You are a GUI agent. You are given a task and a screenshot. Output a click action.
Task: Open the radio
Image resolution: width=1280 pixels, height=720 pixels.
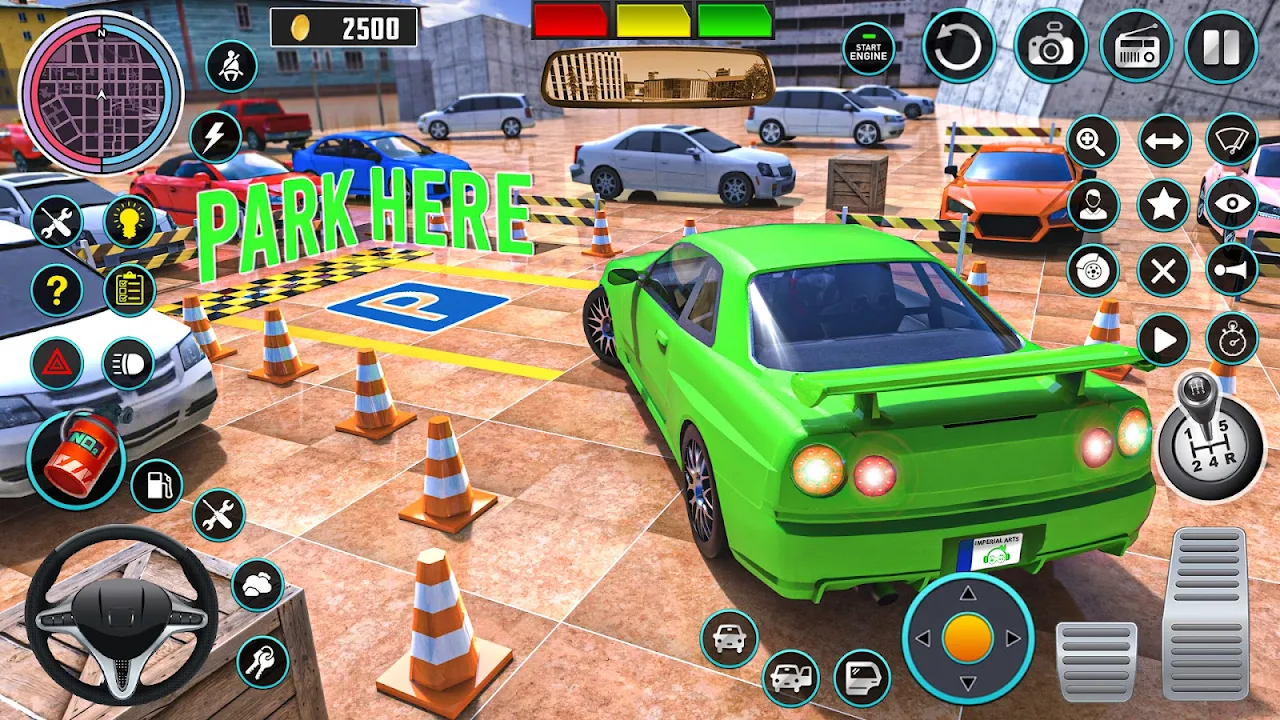1136,46
